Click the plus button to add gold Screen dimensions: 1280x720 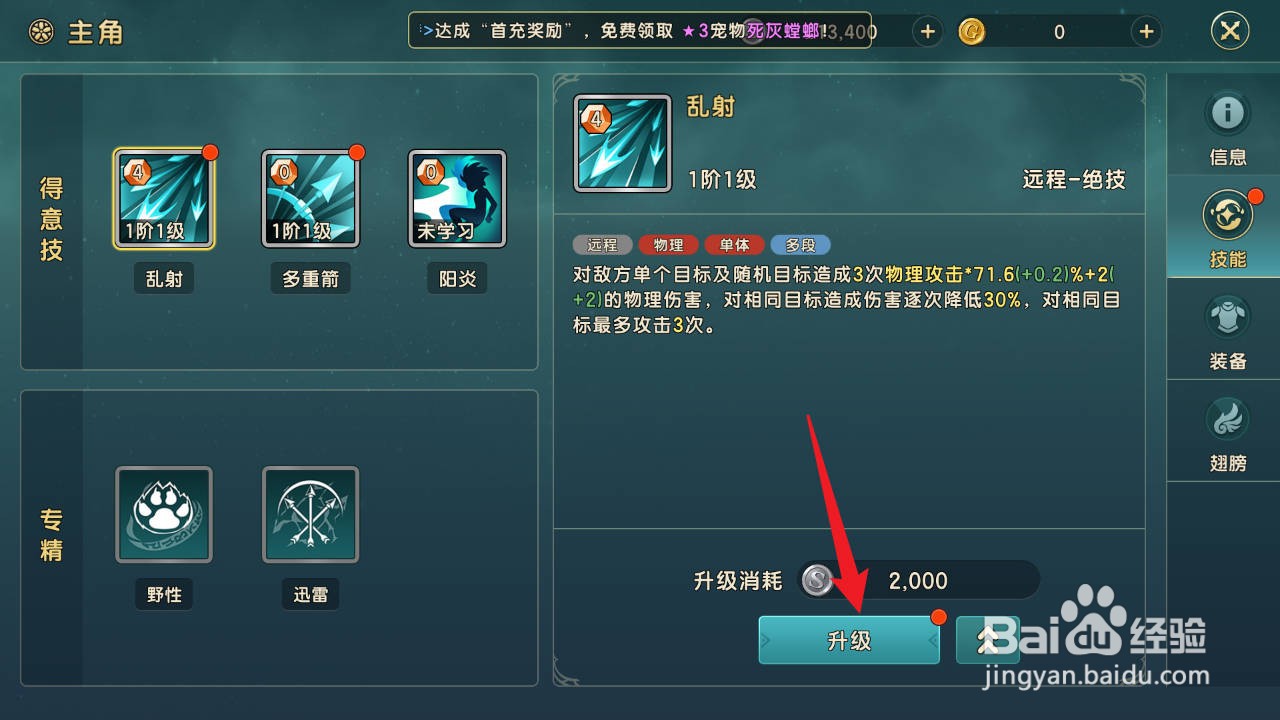click(x=1146, y=31)
